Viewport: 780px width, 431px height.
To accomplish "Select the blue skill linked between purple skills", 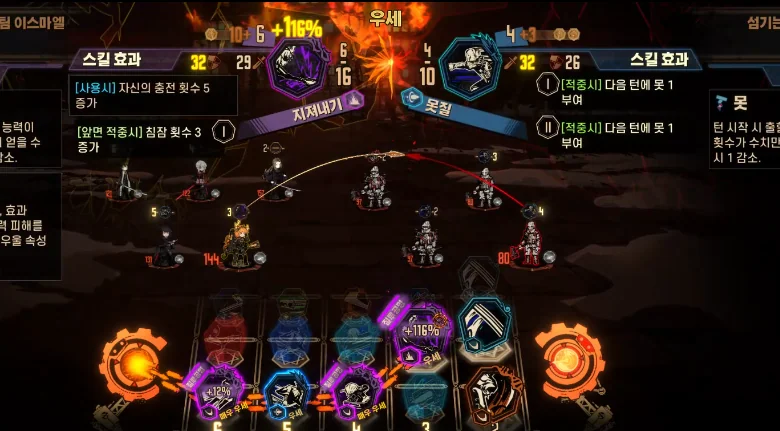I will [x=284, y=392].
